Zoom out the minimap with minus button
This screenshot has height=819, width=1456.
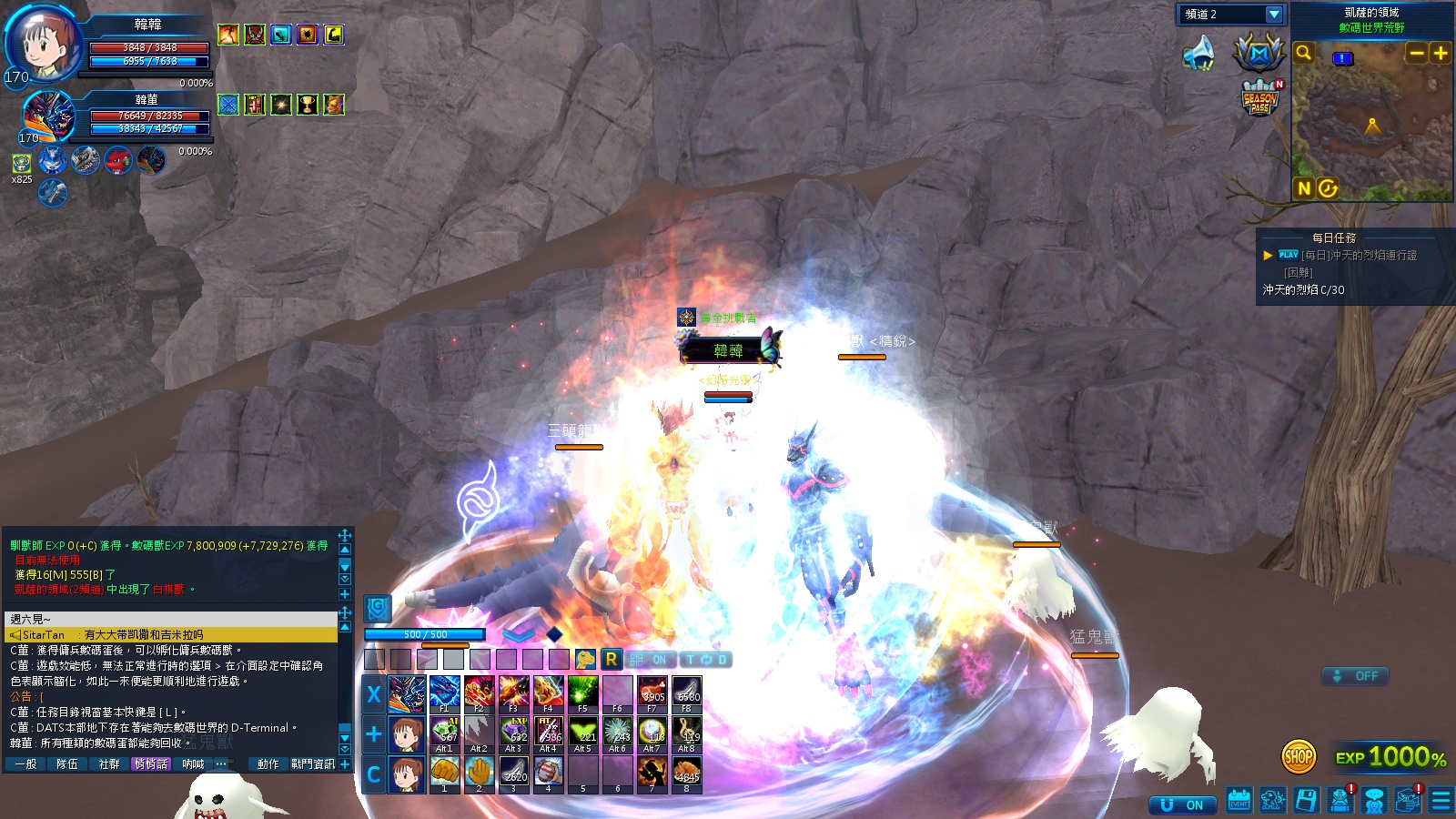coord(1416,53)
